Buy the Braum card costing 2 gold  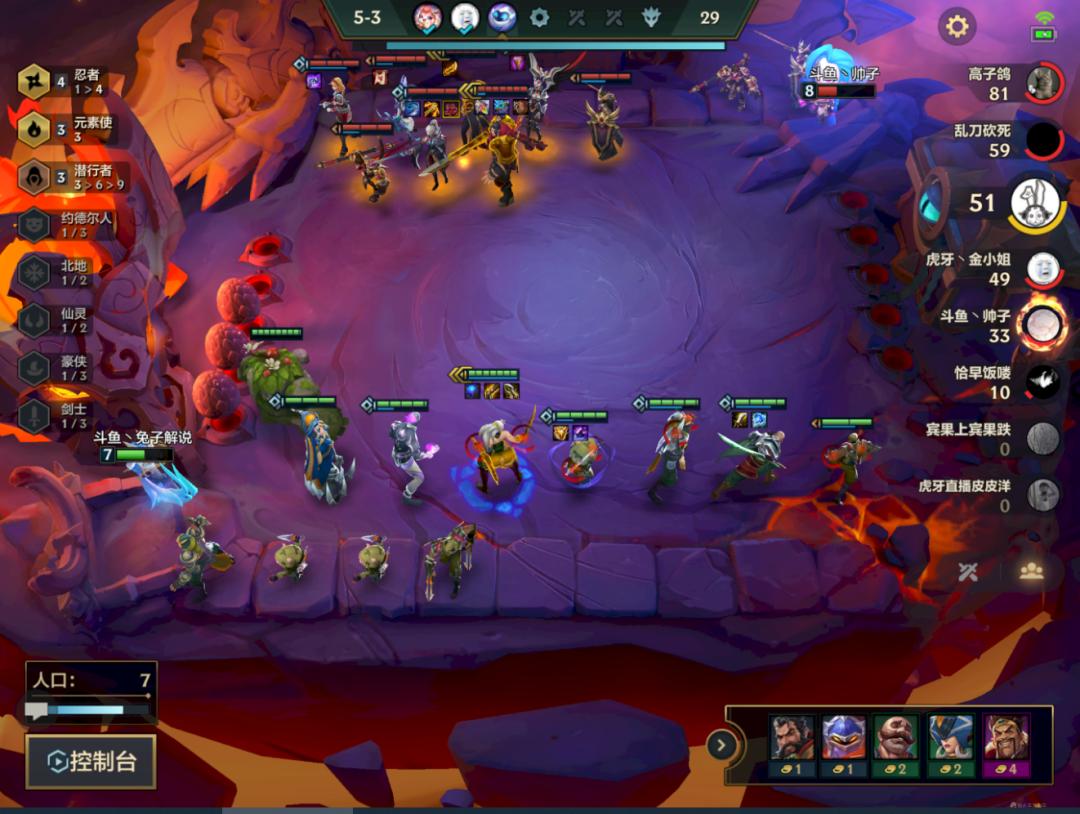[896, 745]
